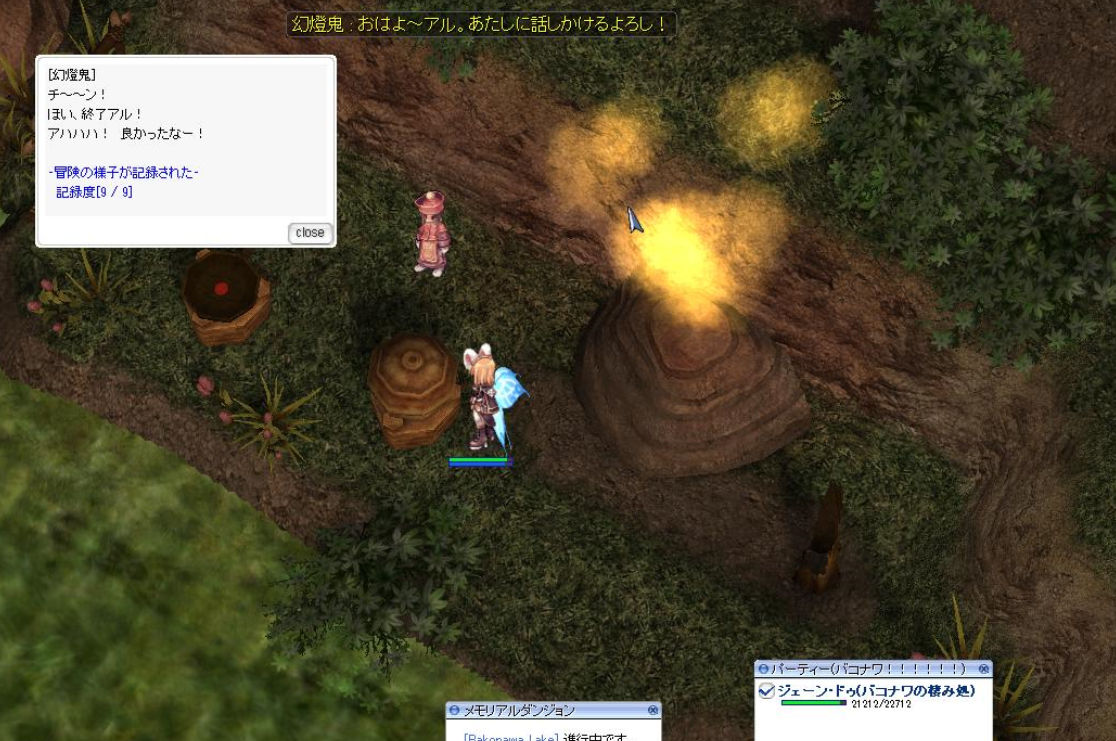Close the メモリアルダンジョン window
The height and width of the screenshot is (741, 1116).
(x=653, y=710)
